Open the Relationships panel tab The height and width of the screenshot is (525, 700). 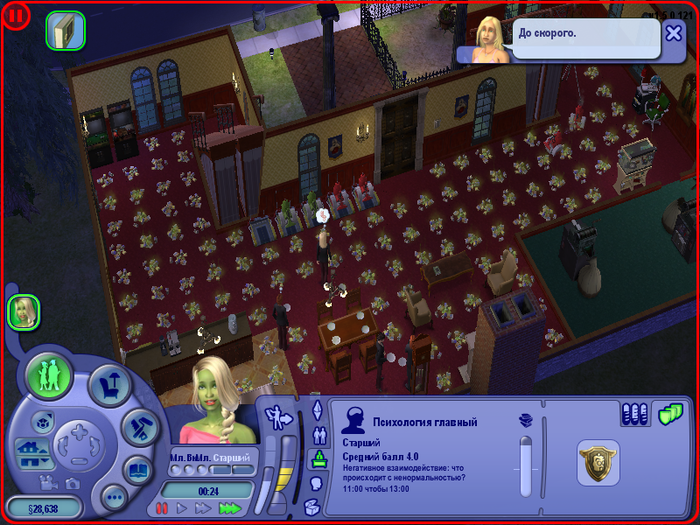pos(320,436)
